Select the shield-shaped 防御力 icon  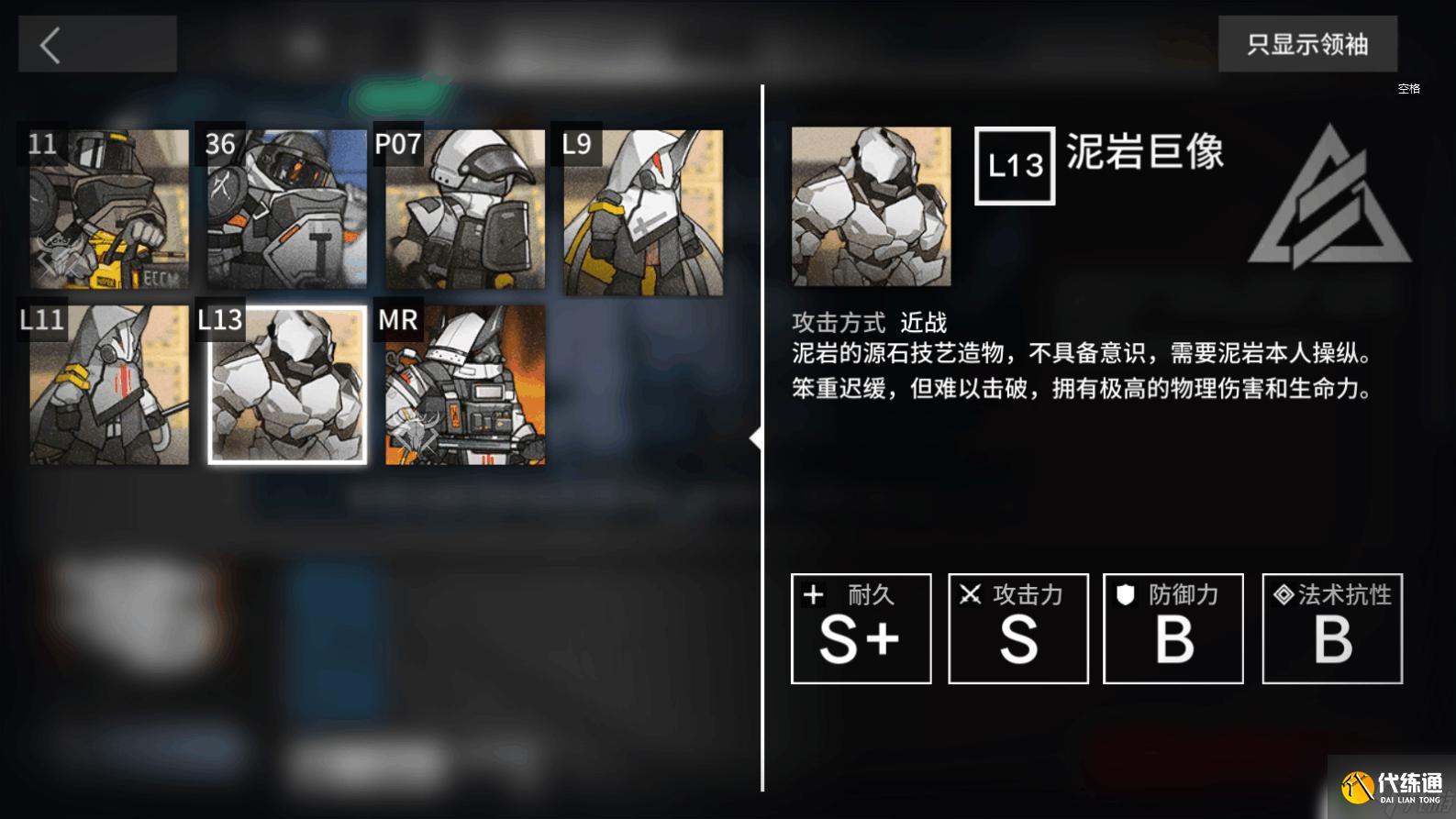(x=1126, y=595)
